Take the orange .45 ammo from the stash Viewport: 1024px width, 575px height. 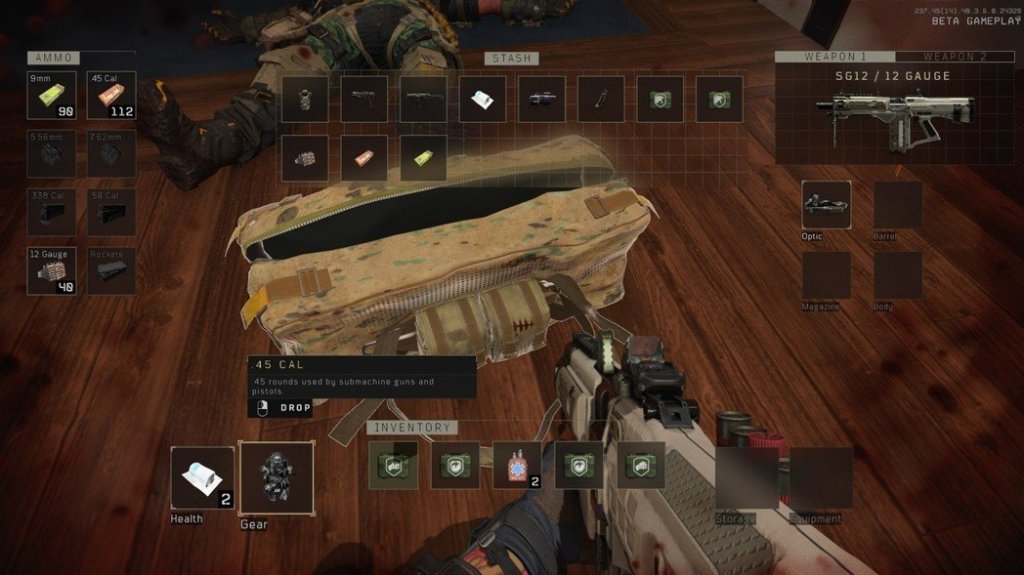tap(364, 158)
